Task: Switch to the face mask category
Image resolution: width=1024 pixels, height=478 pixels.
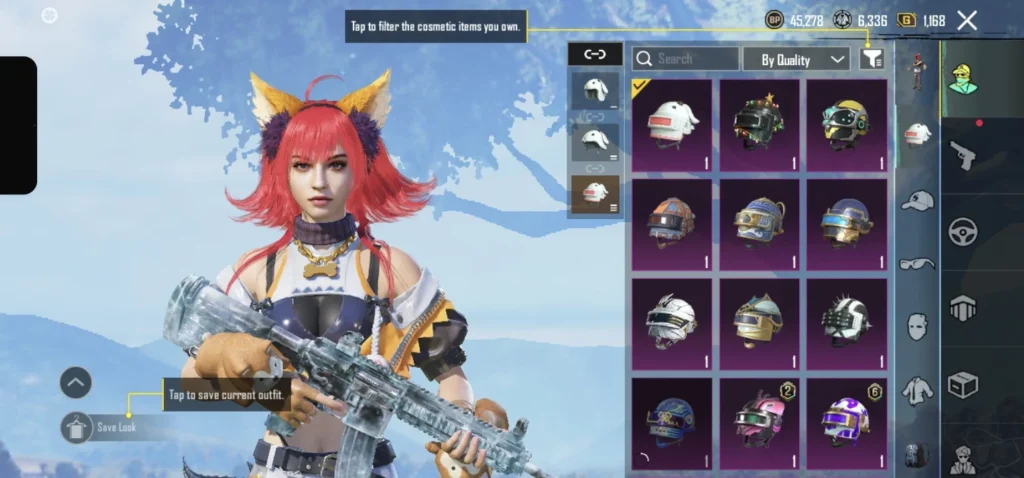Action: [917, 326]
